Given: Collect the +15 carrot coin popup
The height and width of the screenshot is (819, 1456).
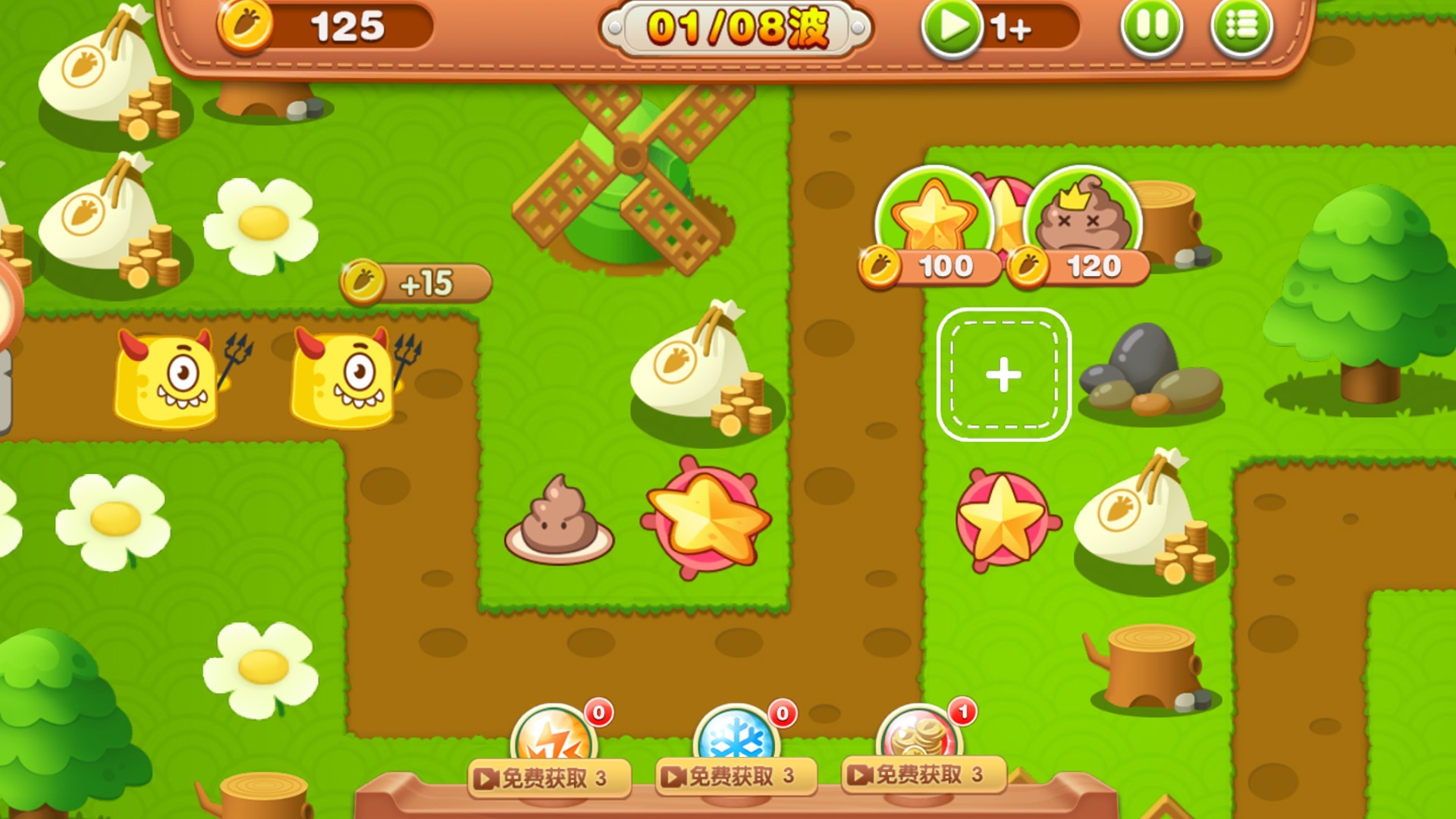Looking at the screenshot, I should pyautogui.click(x=415, y=281).
